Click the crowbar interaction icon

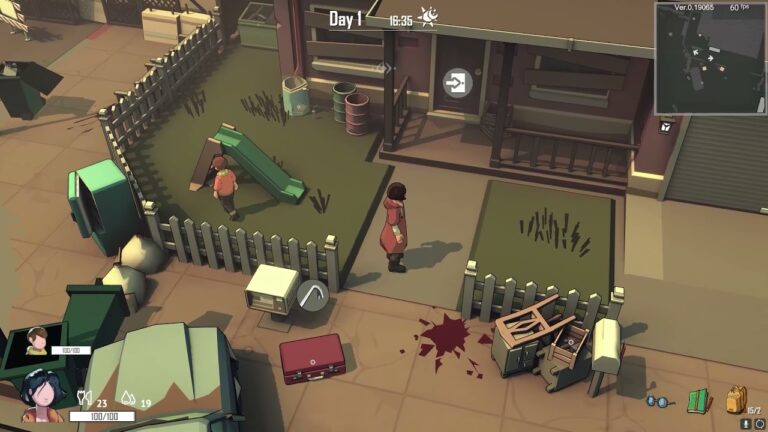[312, 294]
